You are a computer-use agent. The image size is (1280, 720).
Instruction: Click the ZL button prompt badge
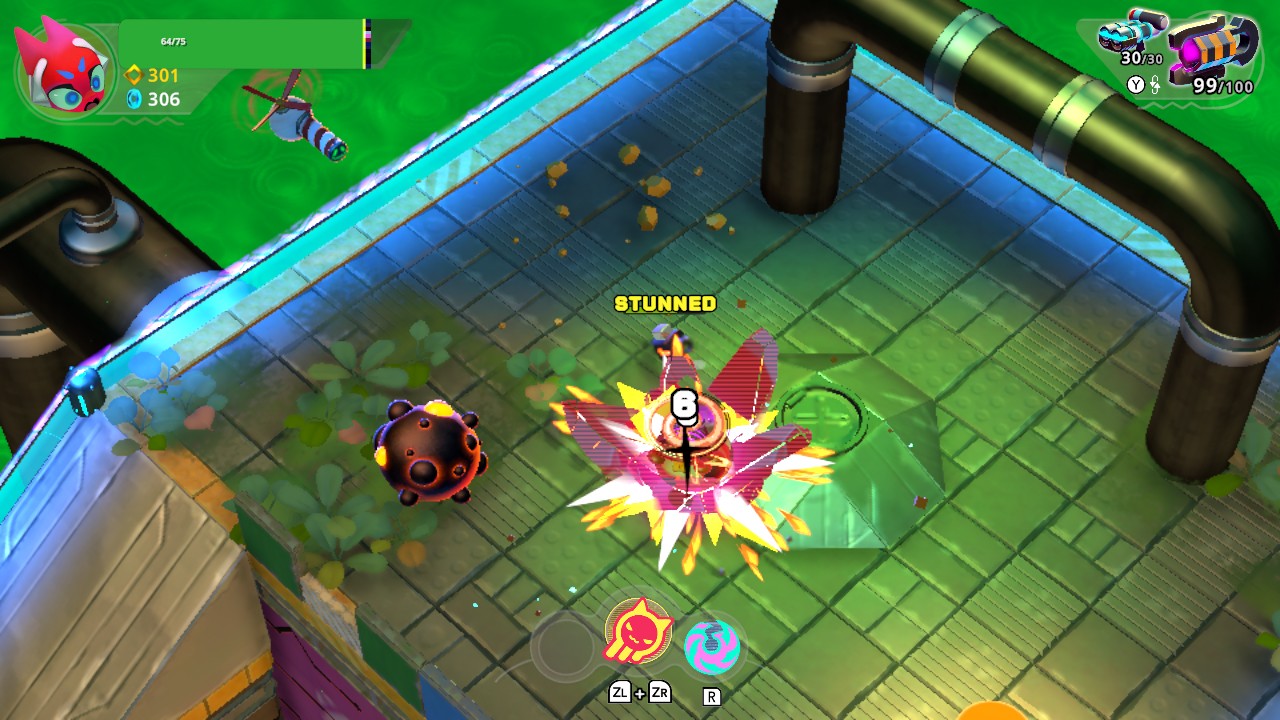621,693
